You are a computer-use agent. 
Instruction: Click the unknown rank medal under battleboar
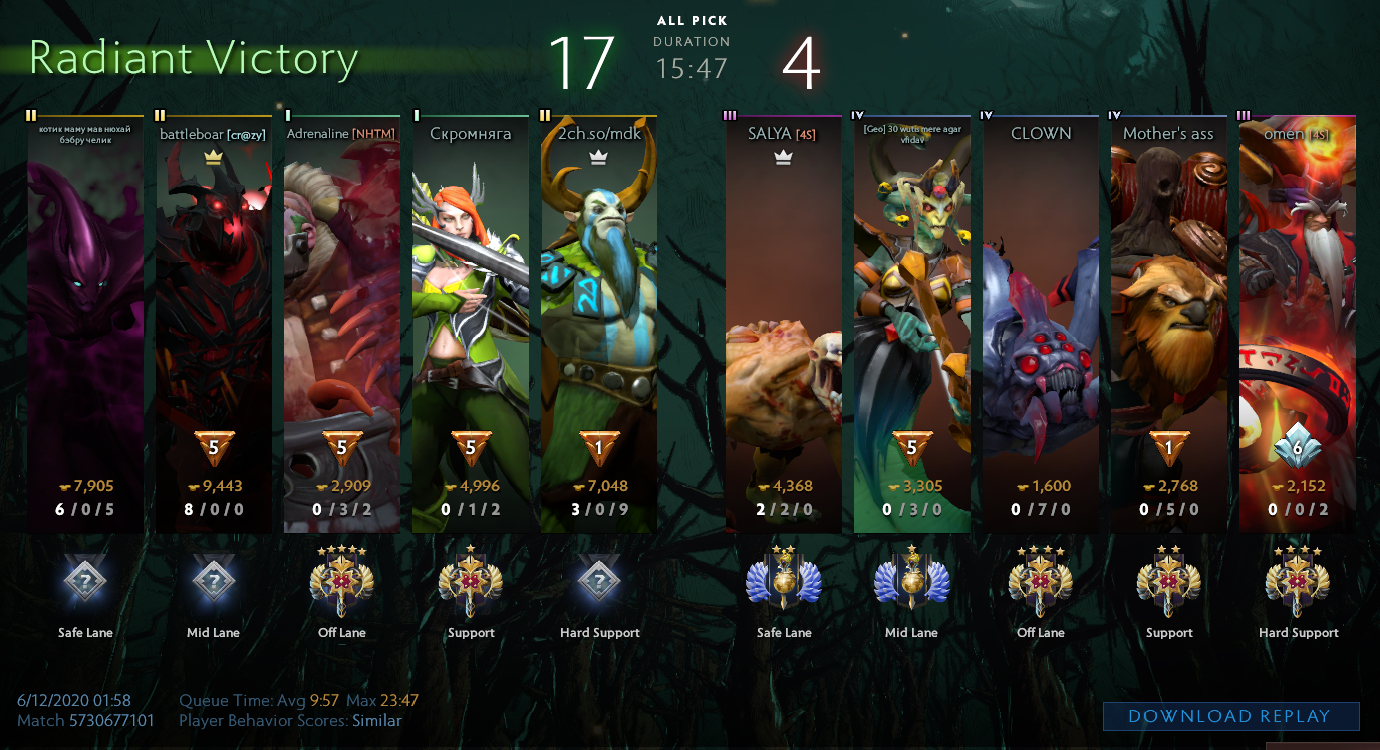(213, 580)
